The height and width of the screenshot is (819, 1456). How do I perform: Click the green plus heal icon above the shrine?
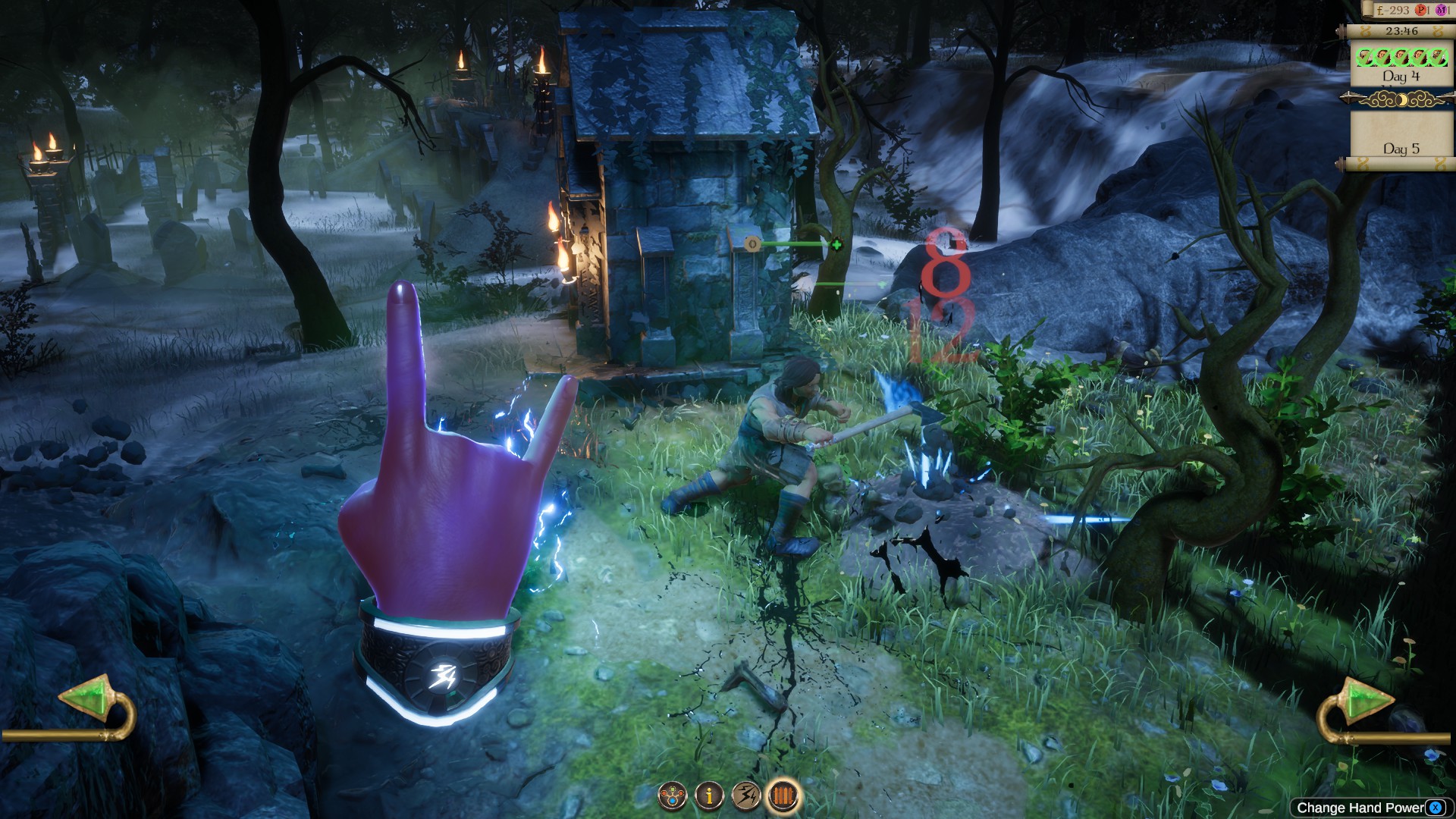tap(835, 244)
